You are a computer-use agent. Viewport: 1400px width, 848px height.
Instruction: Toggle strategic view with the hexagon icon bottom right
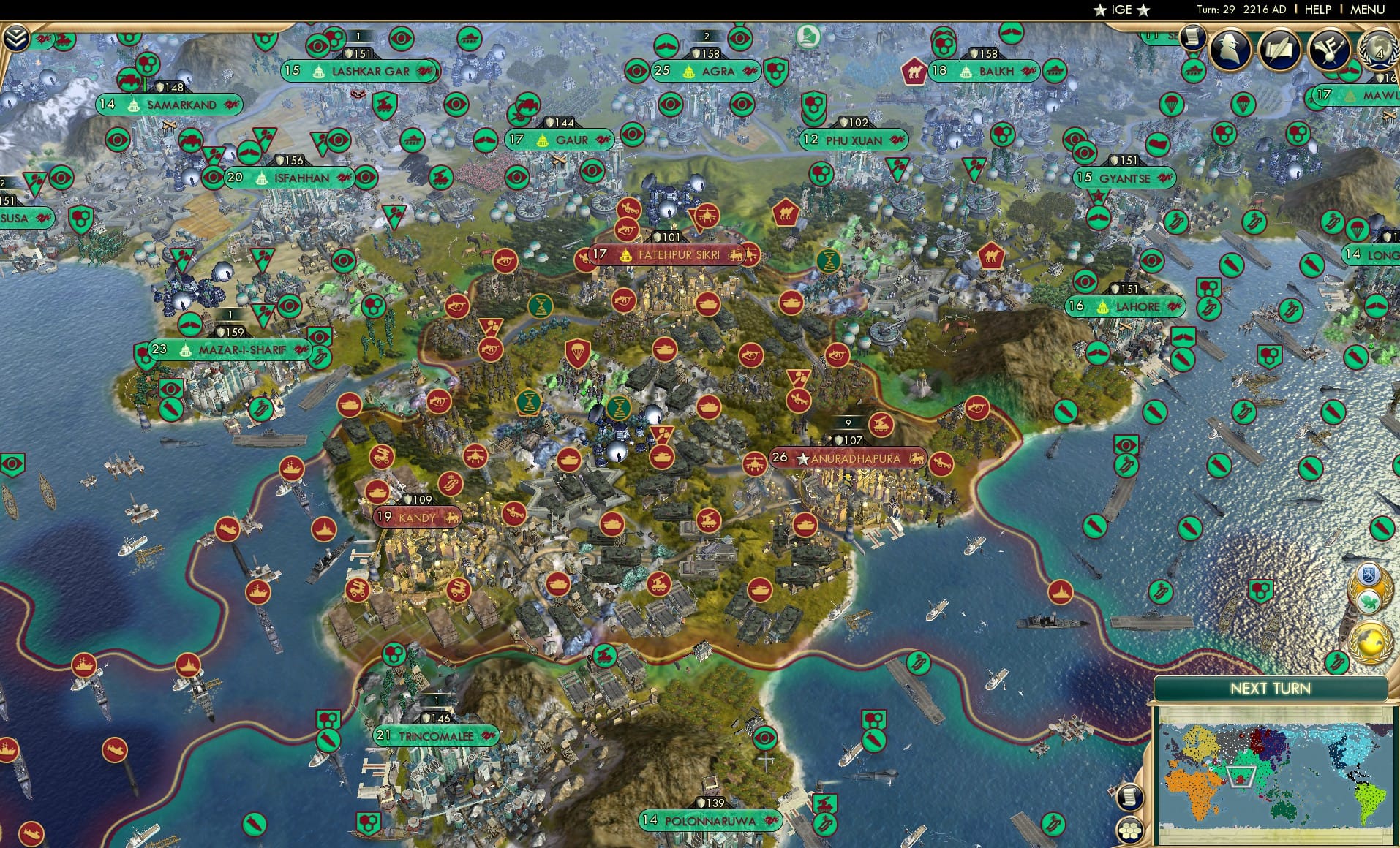pos(1129,829)
